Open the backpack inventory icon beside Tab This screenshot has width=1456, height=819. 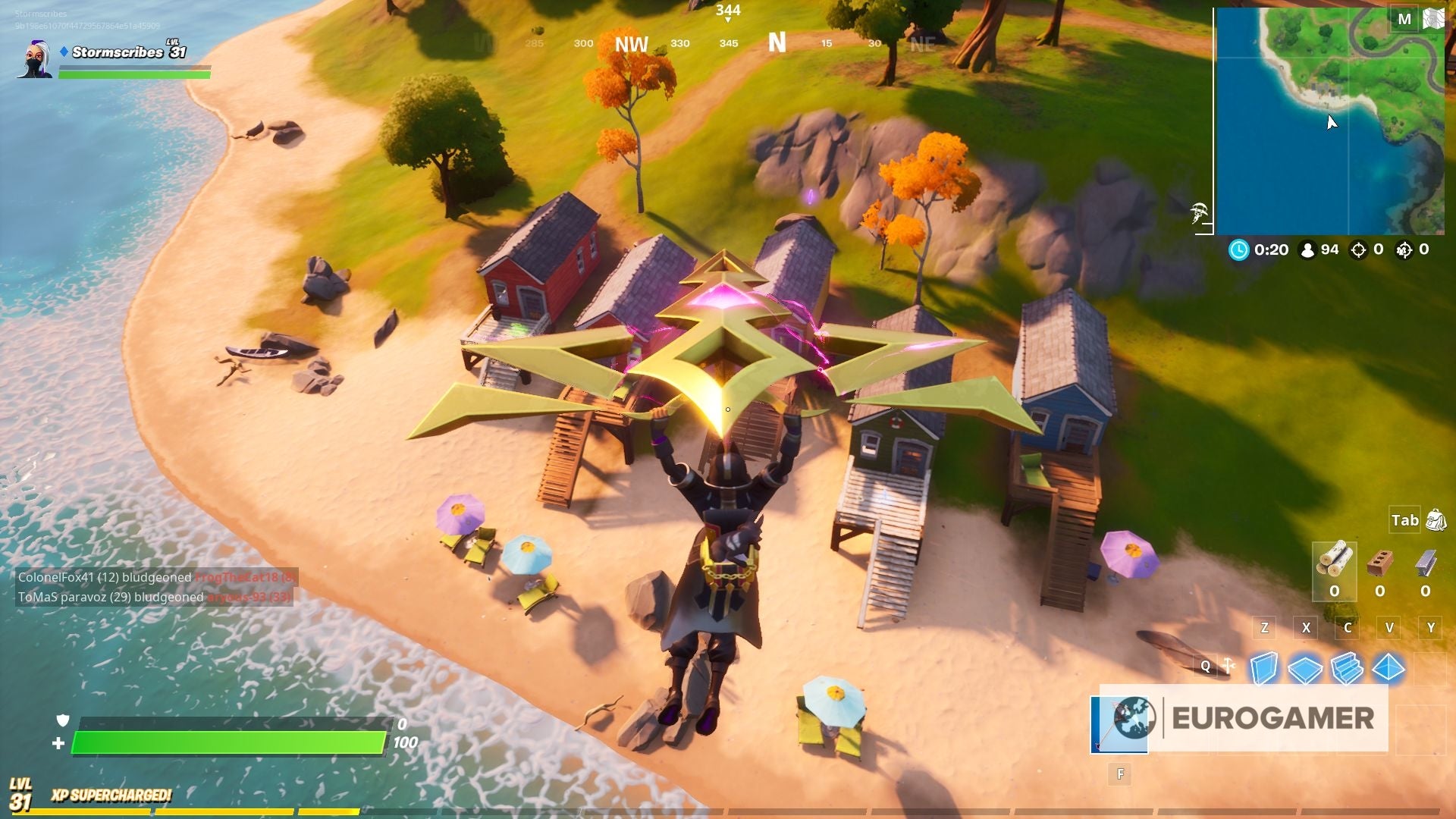1438,521
